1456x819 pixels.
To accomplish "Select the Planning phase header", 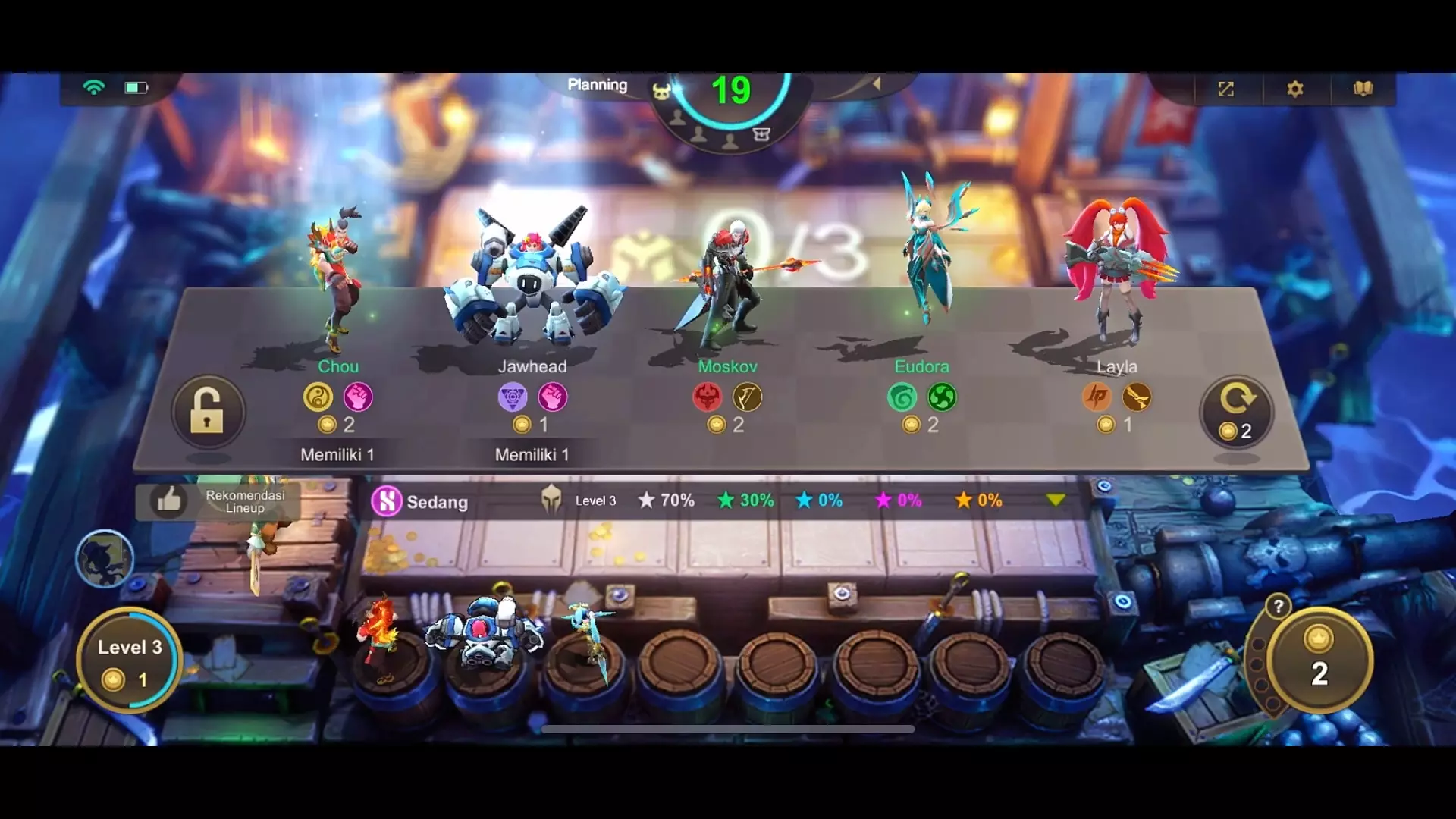I will tap(598, 85).
